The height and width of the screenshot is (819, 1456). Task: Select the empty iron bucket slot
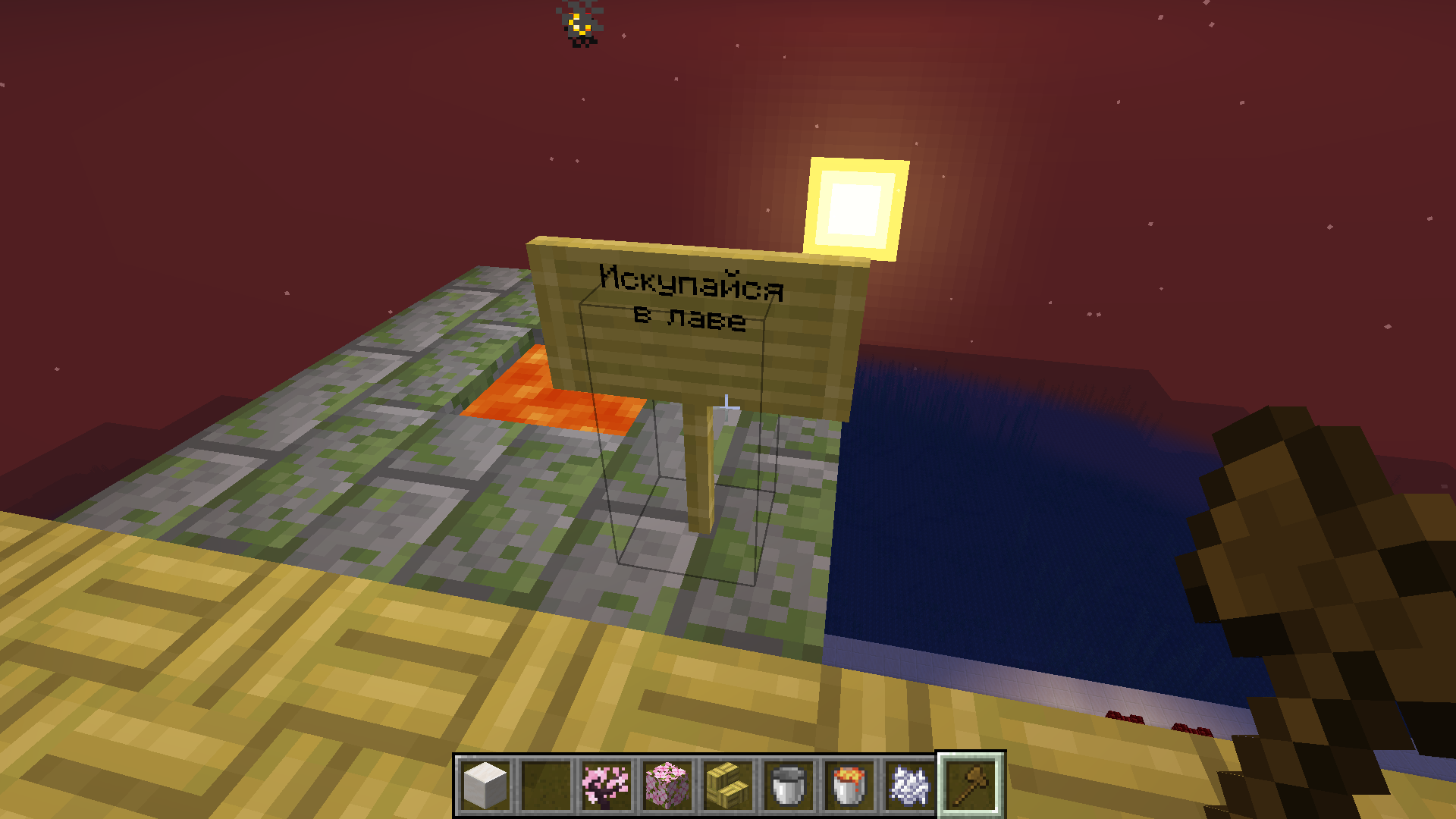pyautogui.click(x=789, y=786)
